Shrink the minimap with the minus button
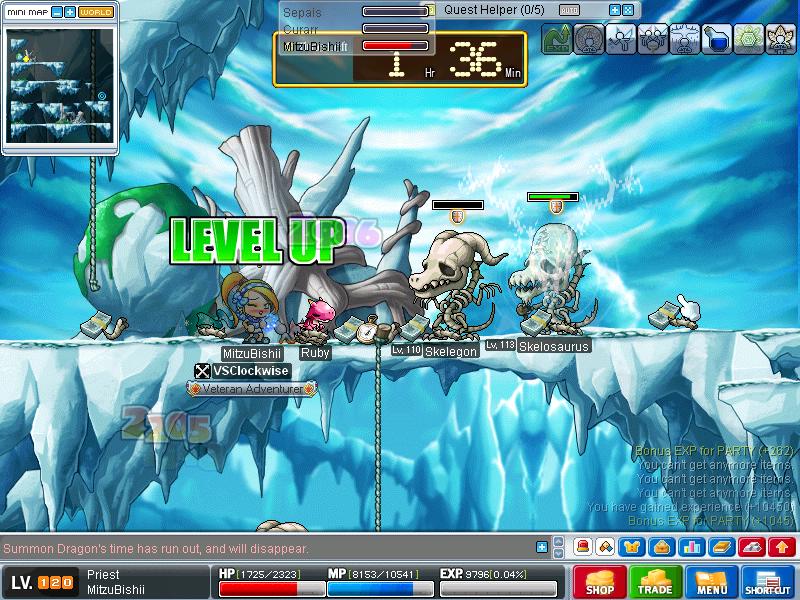 [x=57, y=12]
